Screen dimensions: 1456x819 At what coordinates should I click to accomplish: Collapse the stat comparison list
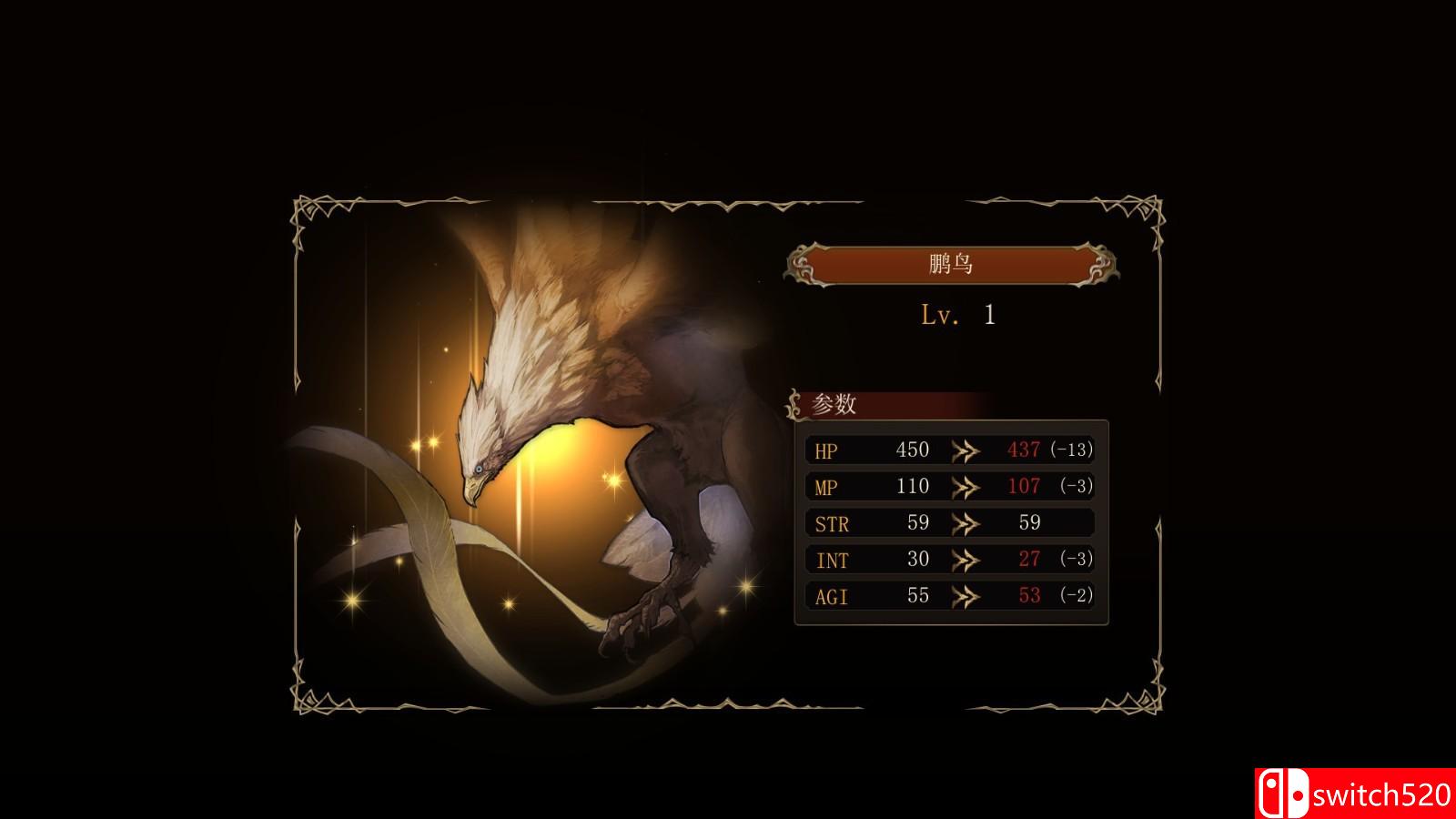point(951,523)
